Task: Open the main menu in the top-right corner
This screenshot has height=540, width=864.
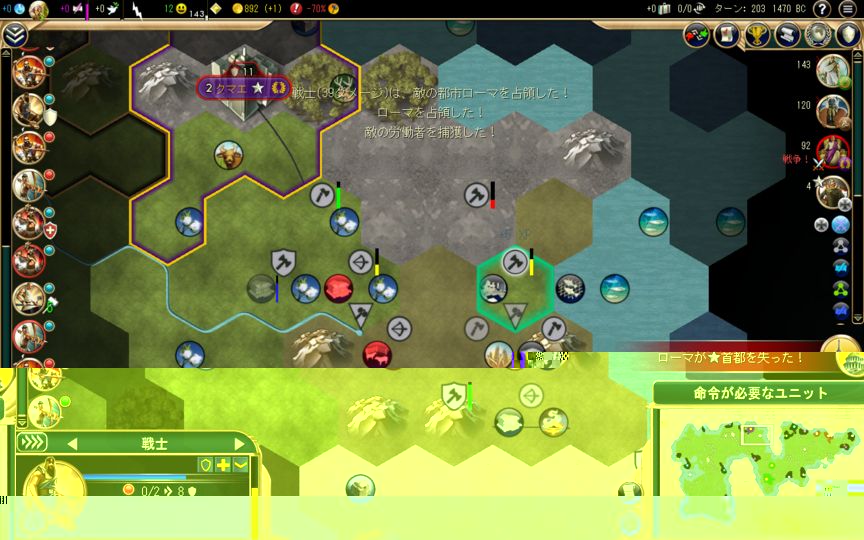Action: pos(847,9)
